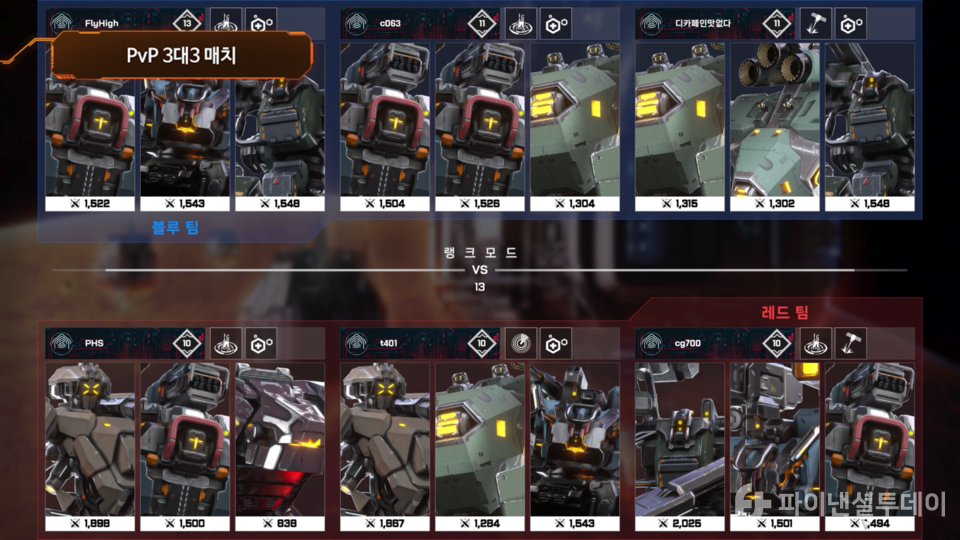
Task: Choose cg700's mech rated 1,501
Action: [774, 445]
